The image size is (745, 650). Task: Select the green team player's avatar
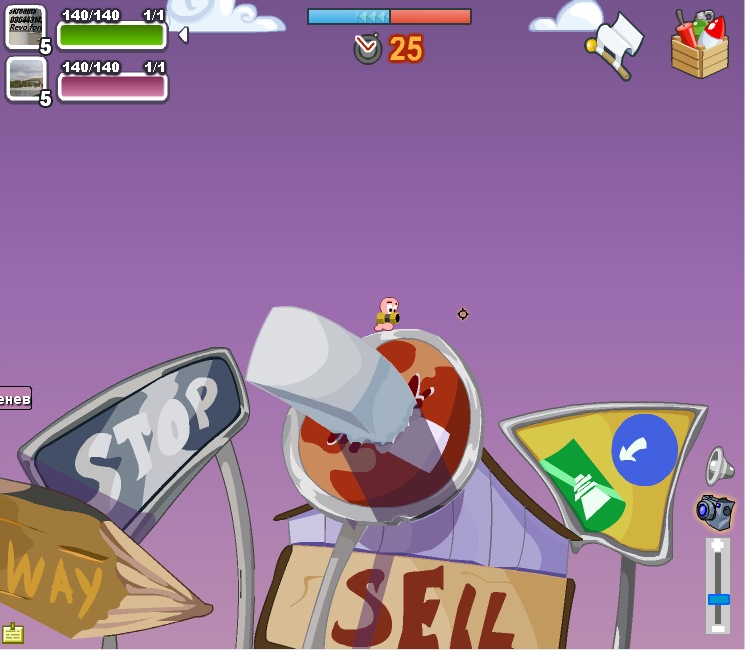(x=24, y=27)
